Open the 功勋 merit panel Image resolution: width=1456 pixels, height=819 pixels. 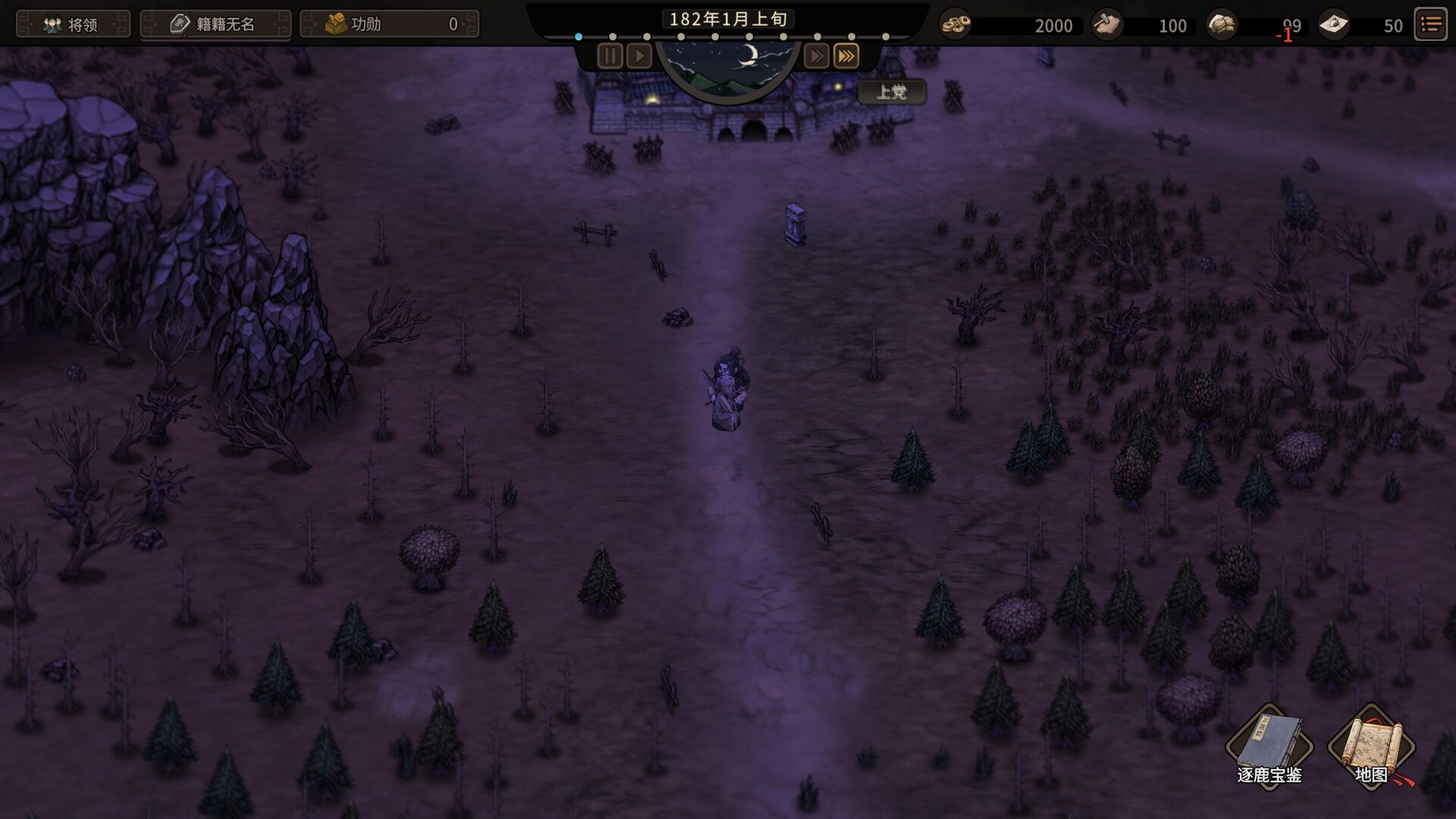pyautogui.click(x=389, y=24)
